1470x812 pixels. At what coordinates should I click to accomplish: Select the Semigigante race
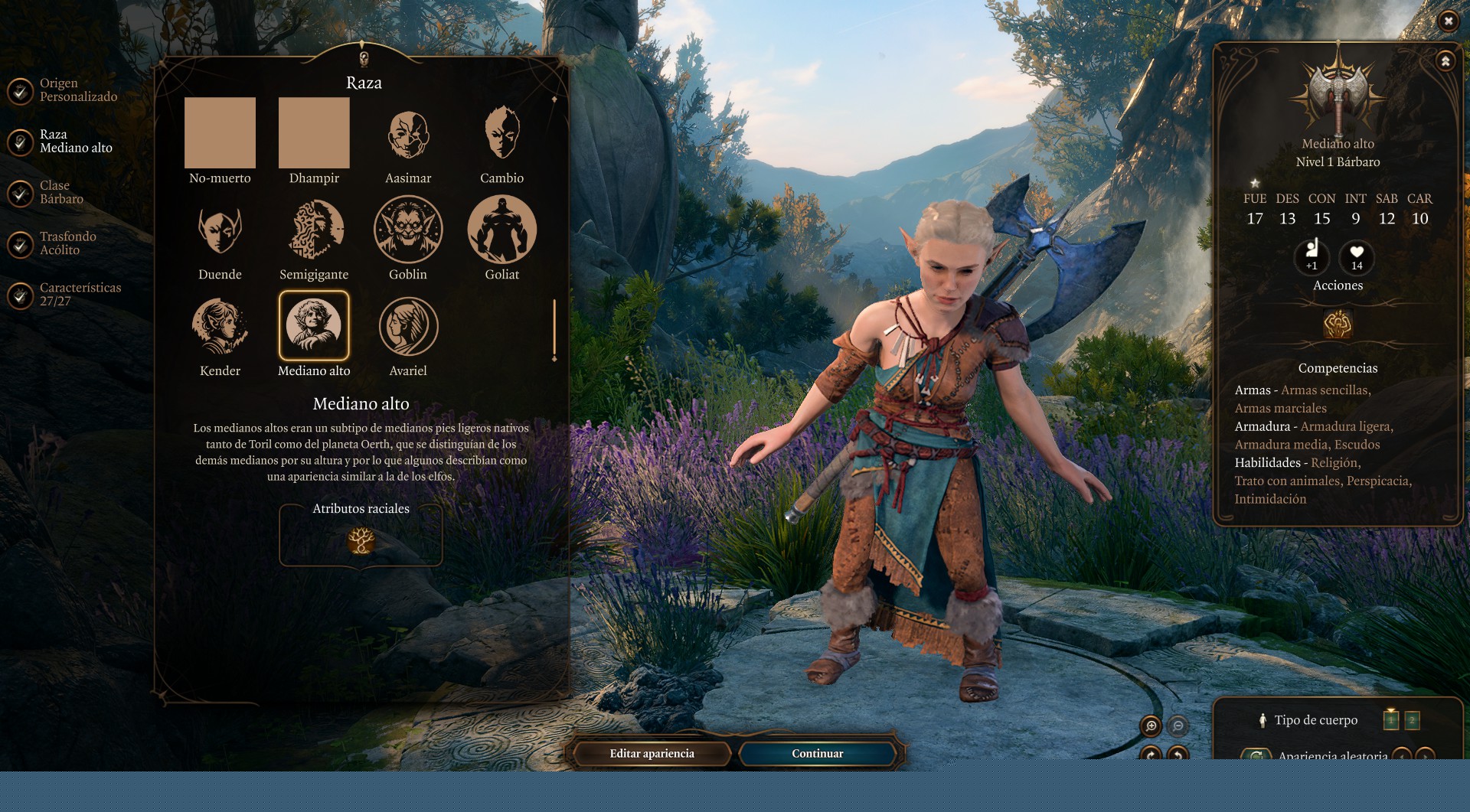(314, 230)
